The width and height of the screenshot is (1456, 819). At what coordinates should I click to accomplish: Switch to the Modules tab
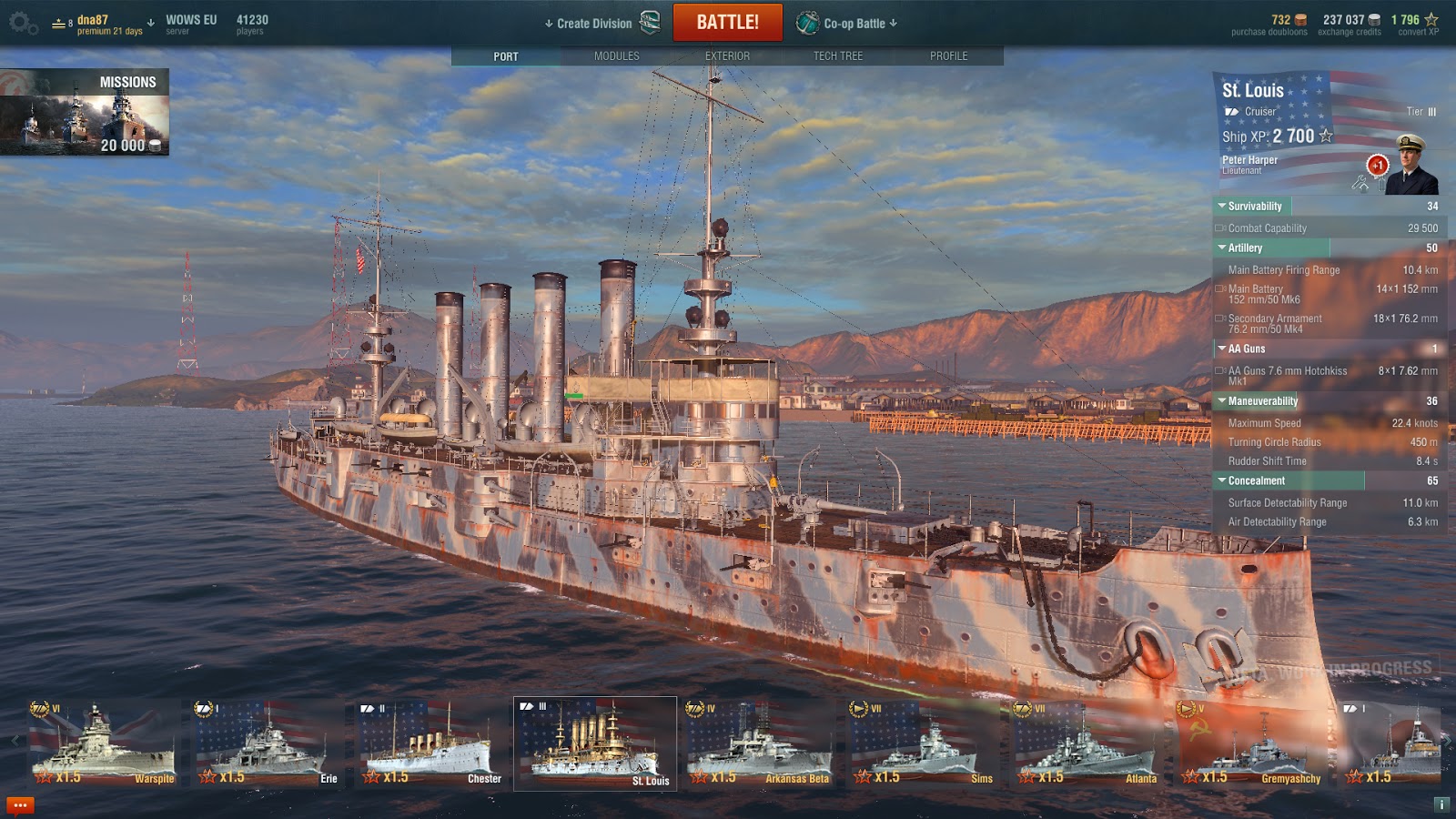616,56
